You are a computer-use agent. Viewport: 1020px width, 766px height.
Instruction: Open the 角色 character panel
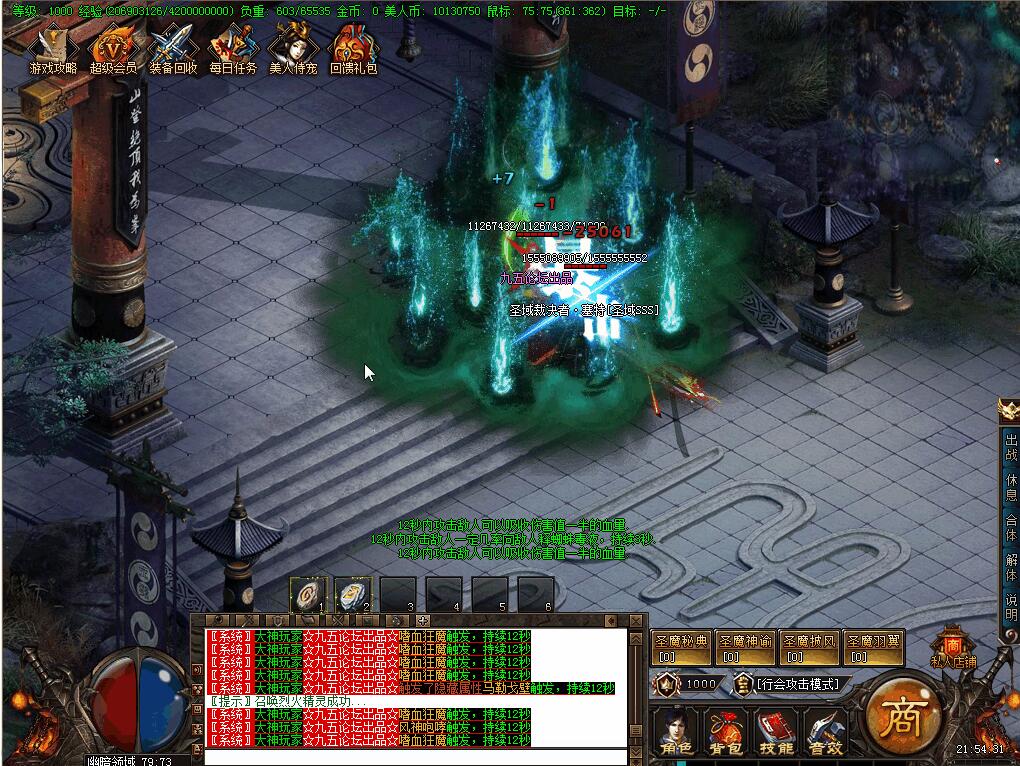[675, 733]
